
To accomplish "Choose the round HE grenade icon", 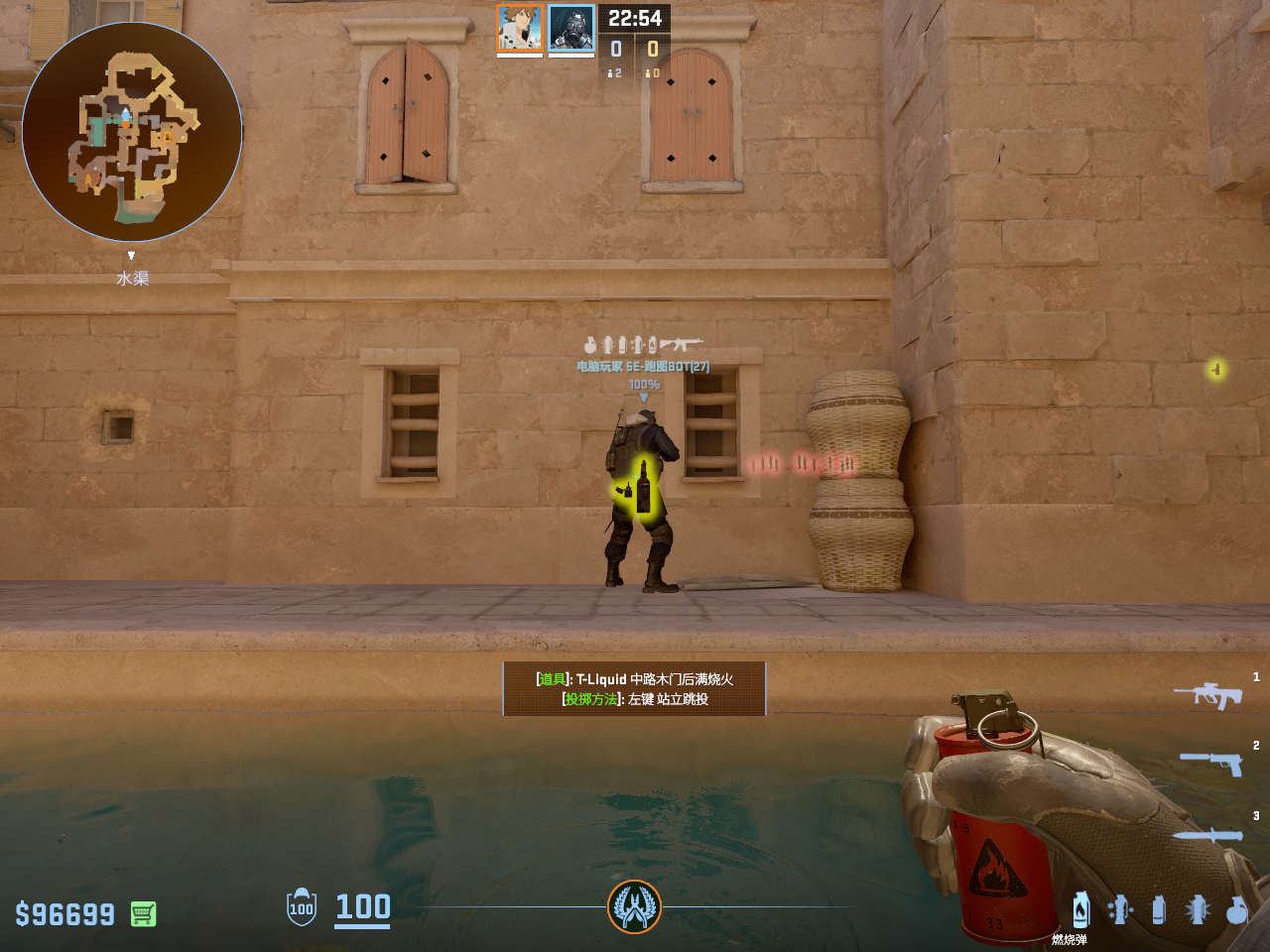I will point(1236,909).
